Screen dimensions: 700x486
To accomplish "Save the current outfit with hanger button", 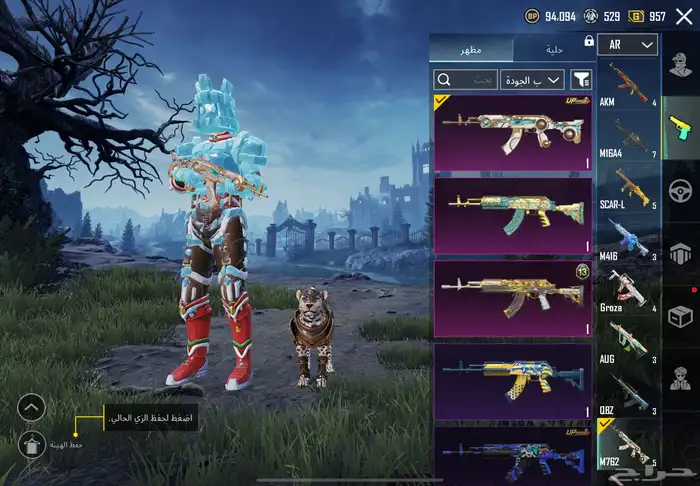I will [x=31, y=443].
